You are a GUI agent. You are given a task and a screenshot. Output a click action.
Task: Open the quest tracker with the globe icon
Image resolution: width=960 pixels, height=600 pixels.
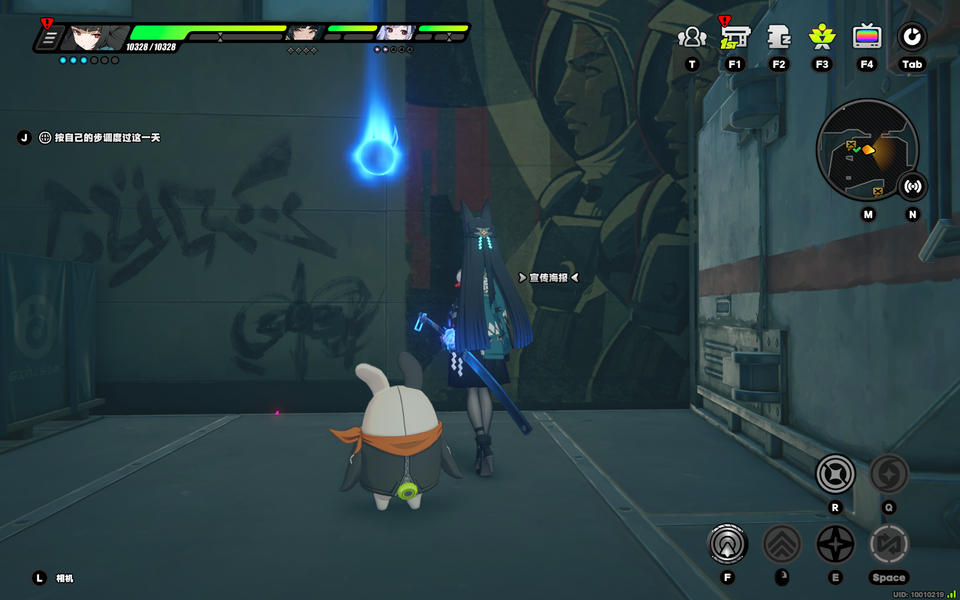45,137
